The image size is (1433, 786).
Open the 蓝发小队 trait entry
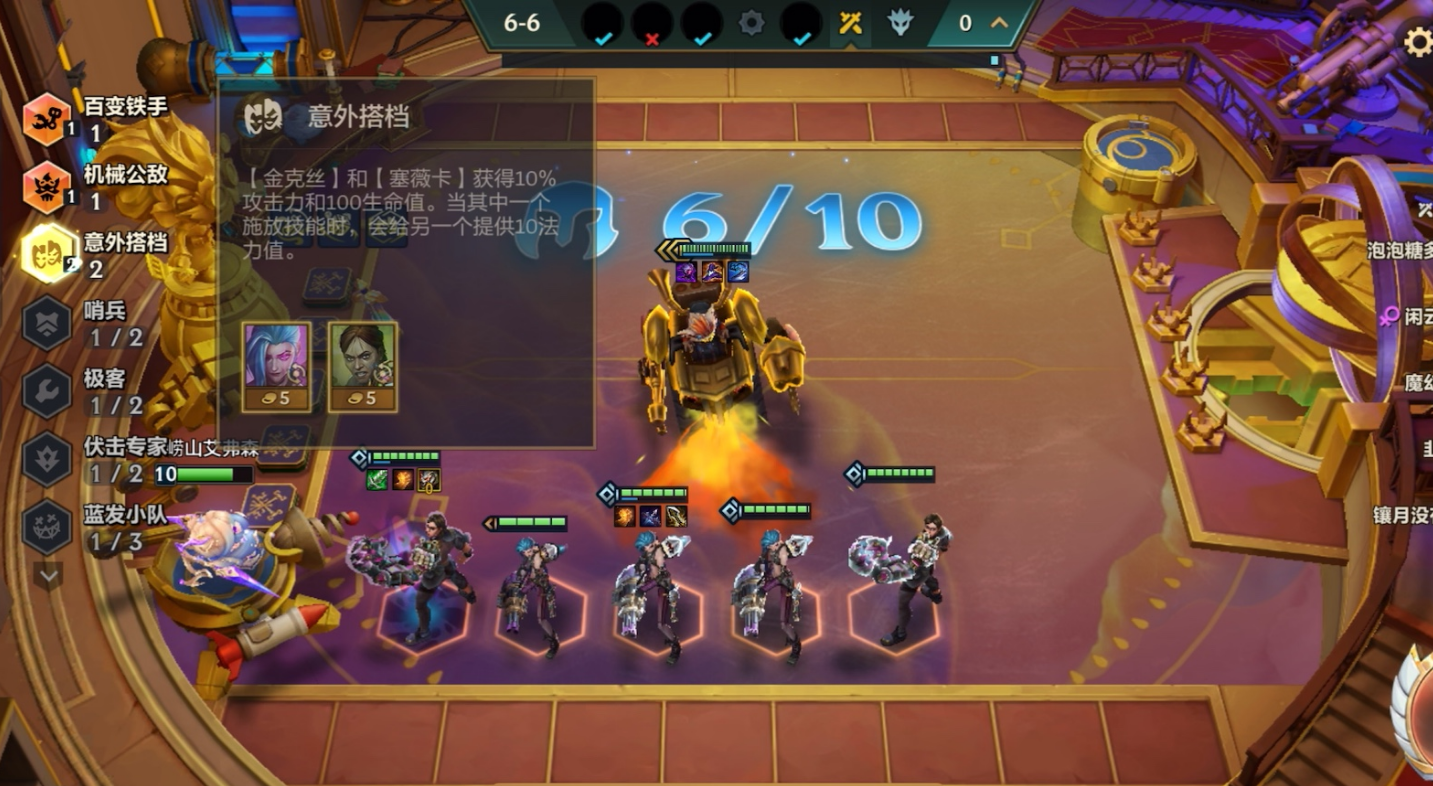[x=47, y=527]
